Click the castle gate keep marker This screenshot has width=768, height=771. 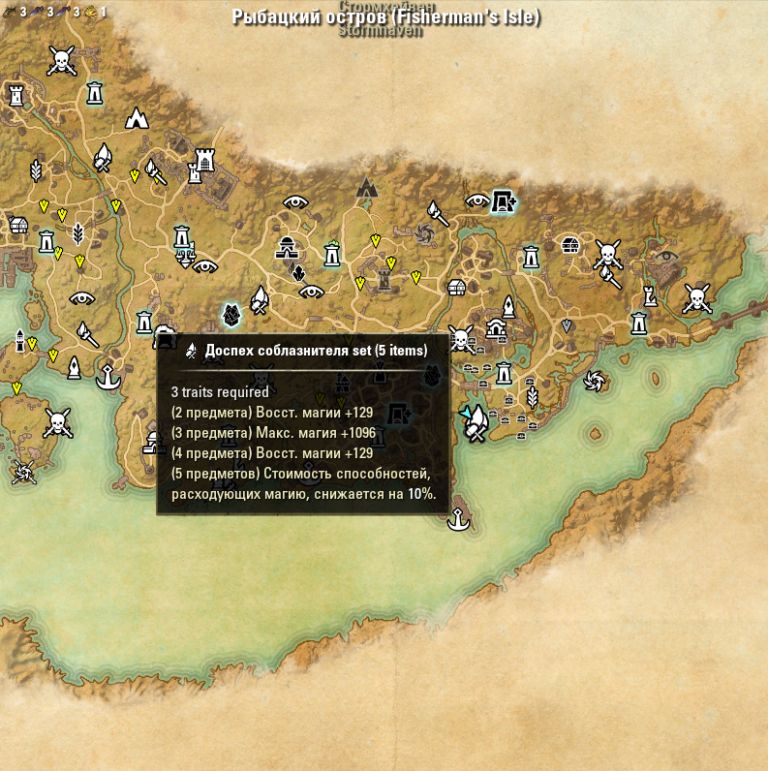205,159
